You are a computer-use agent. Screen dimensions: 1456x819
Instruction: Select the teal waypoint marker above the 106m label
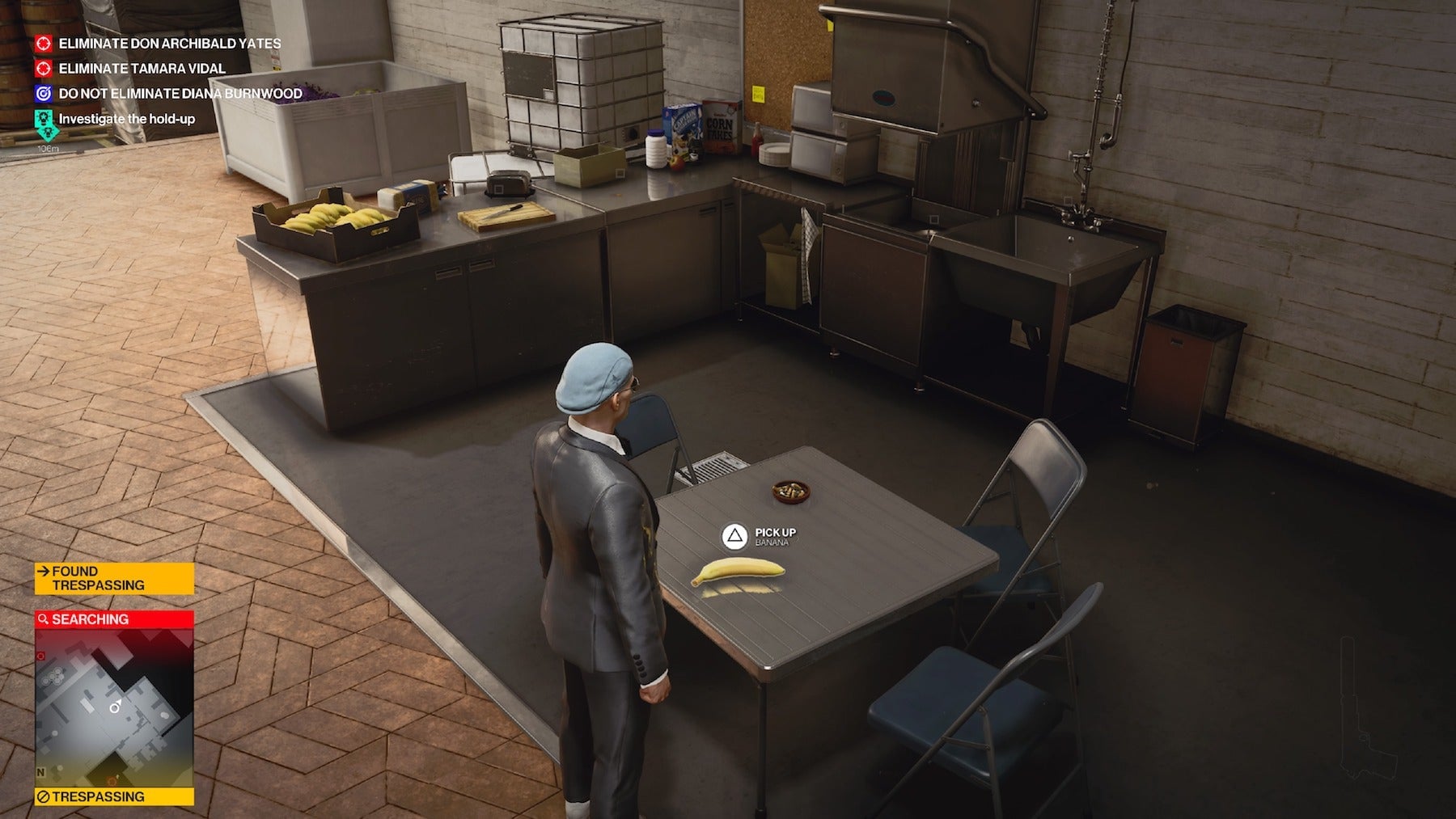point(45,133)
